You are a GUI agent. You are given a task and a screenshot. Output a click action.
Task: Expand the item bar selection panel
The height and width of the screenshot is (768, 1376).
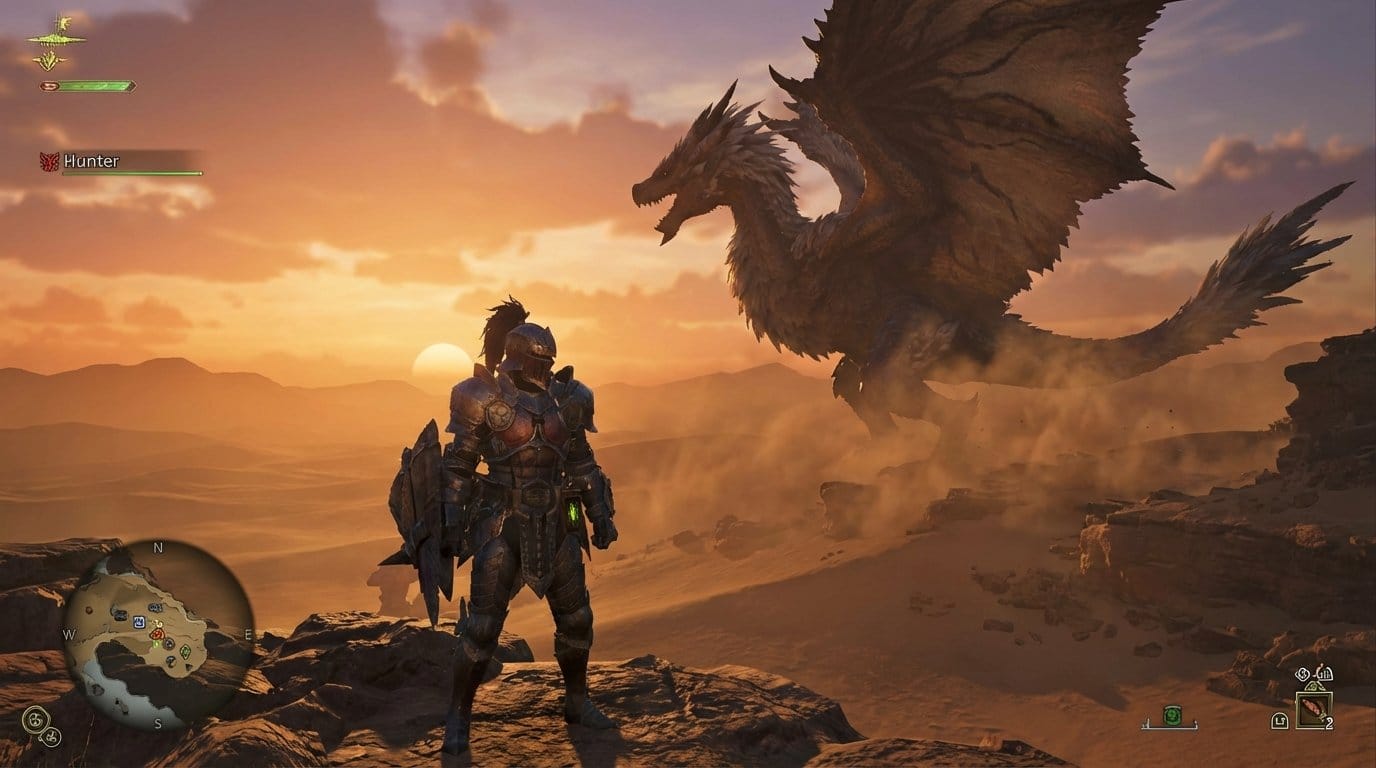coord(1170,729)
